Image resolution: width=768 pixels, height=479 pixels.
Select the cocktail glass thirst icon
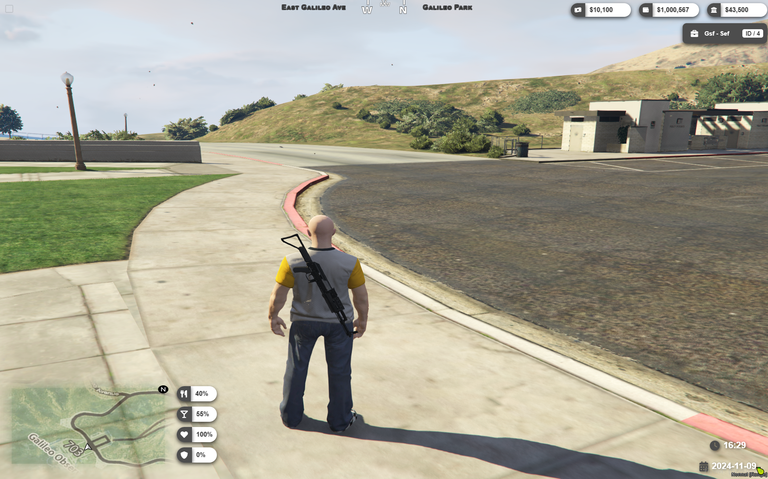(x=184, y=414)
